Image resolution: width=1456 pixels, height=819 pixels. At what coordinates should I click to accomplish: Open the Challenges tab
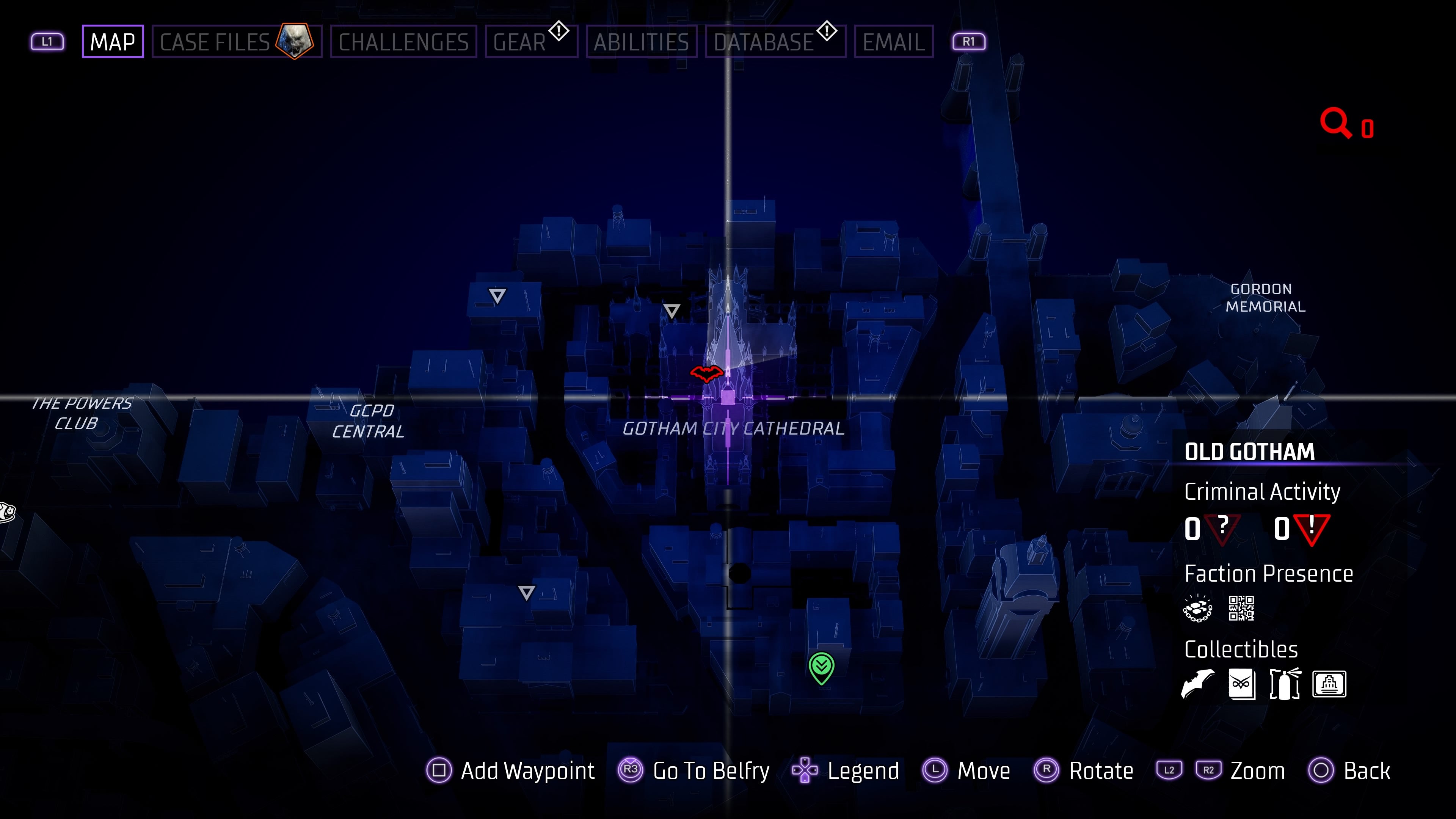(403, 42)
